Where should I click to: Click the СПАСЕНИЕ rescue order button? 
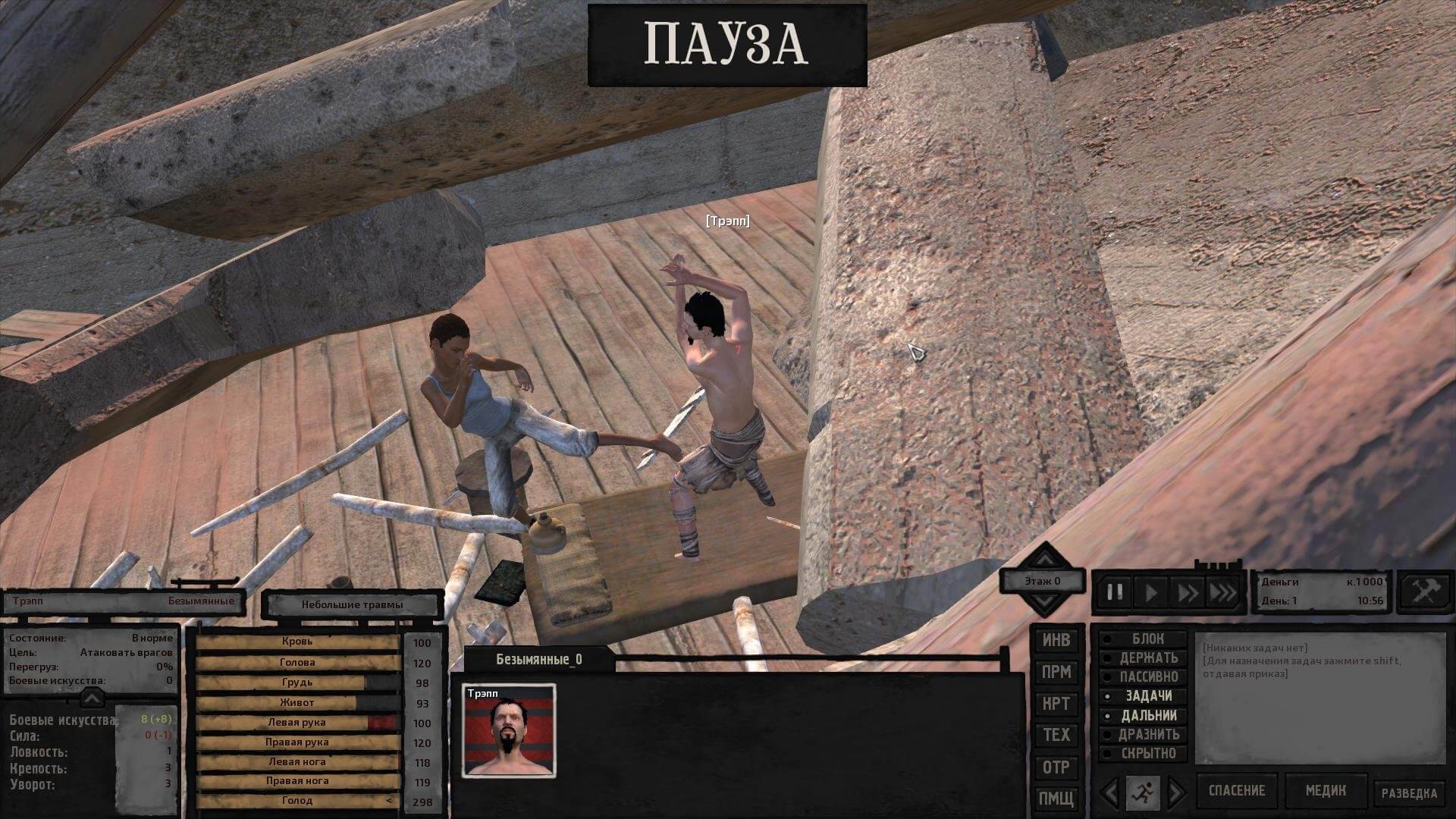1236,791
